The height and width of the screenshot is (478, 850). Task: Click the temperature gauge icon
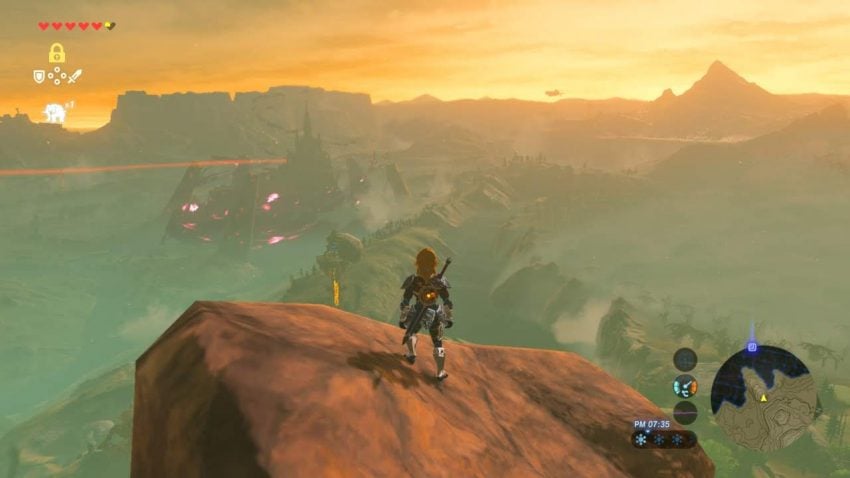coord(685,386)
